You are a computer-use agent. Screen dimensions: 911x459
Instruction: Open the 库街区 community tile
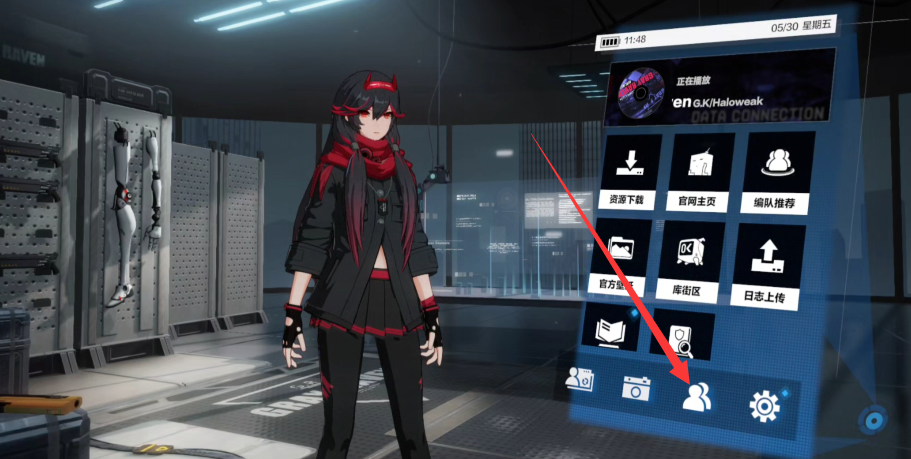(x=692, y=258)
